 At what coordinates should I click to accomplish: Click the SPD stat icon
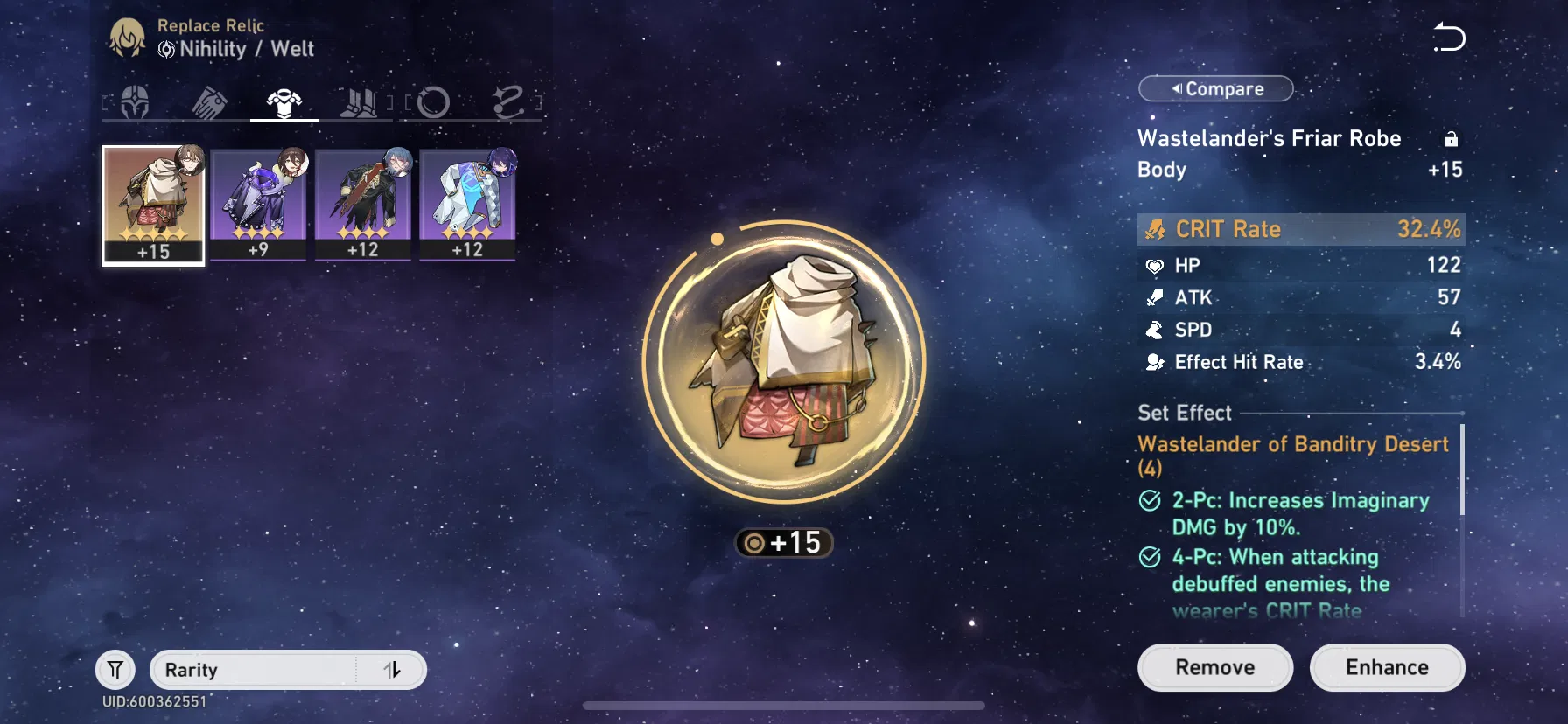1157,330
